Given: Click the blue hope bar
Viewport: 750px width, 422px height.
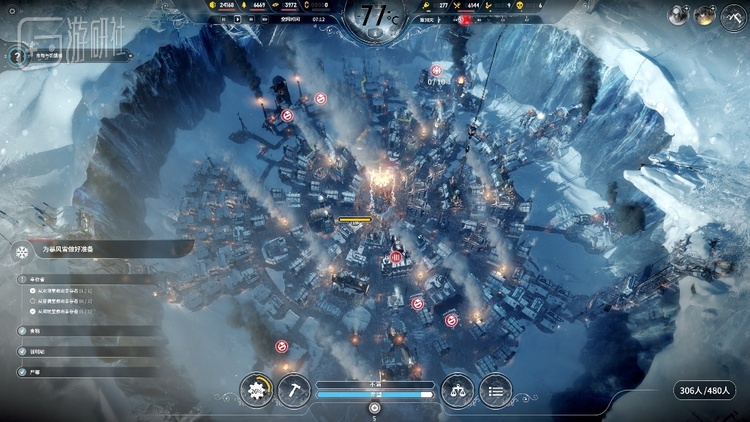Looking at the screenshot, I should pyautogui.click(x=375, y=395).
